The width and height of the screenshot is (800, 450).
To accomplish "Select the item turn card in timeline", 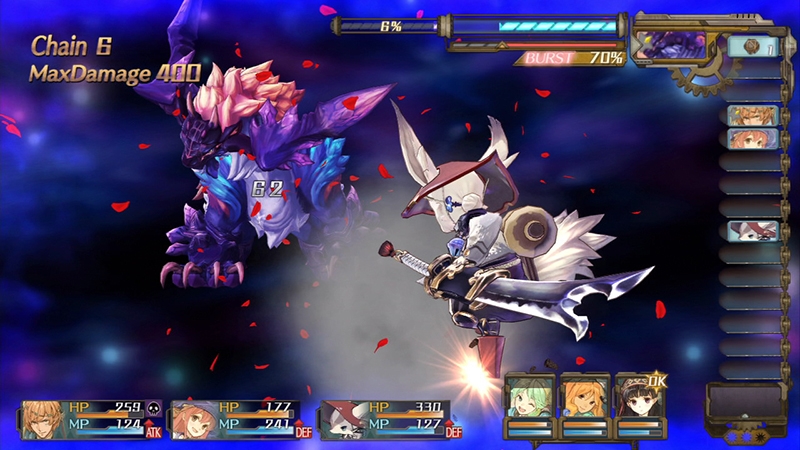I will 752,46.
